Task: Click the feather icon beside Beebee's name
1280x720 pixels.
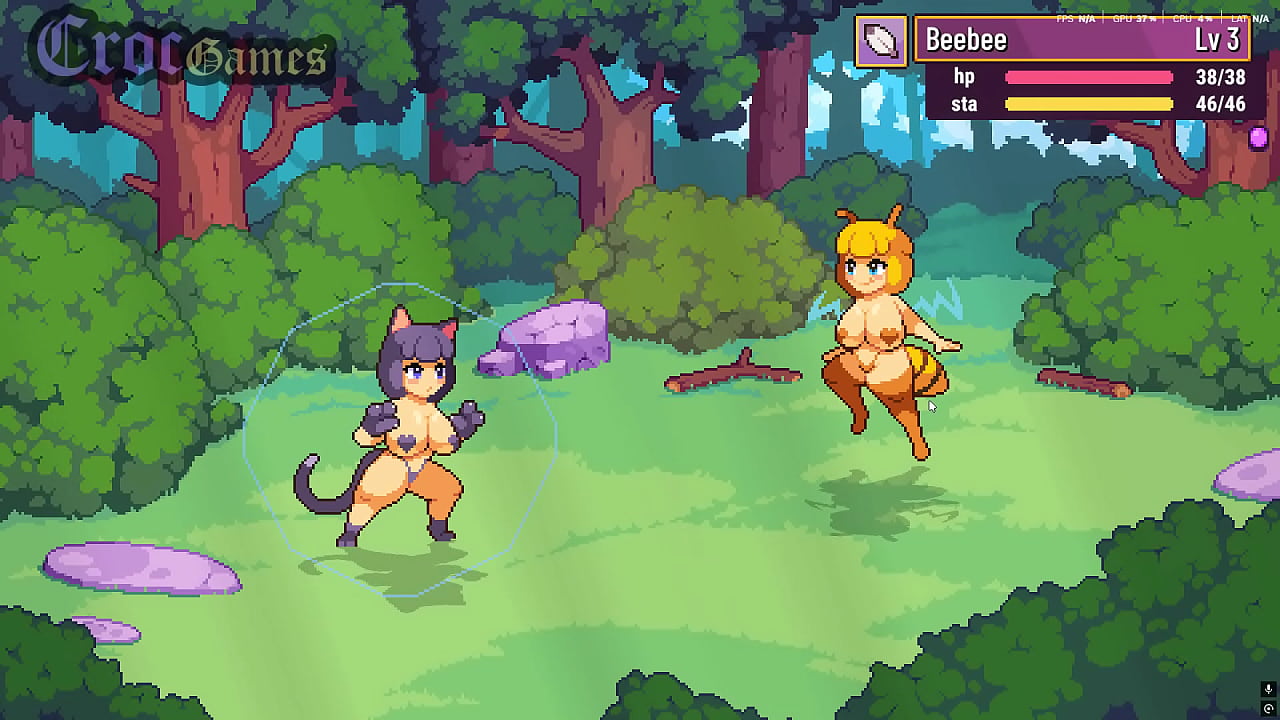Action: pos(881,42)
